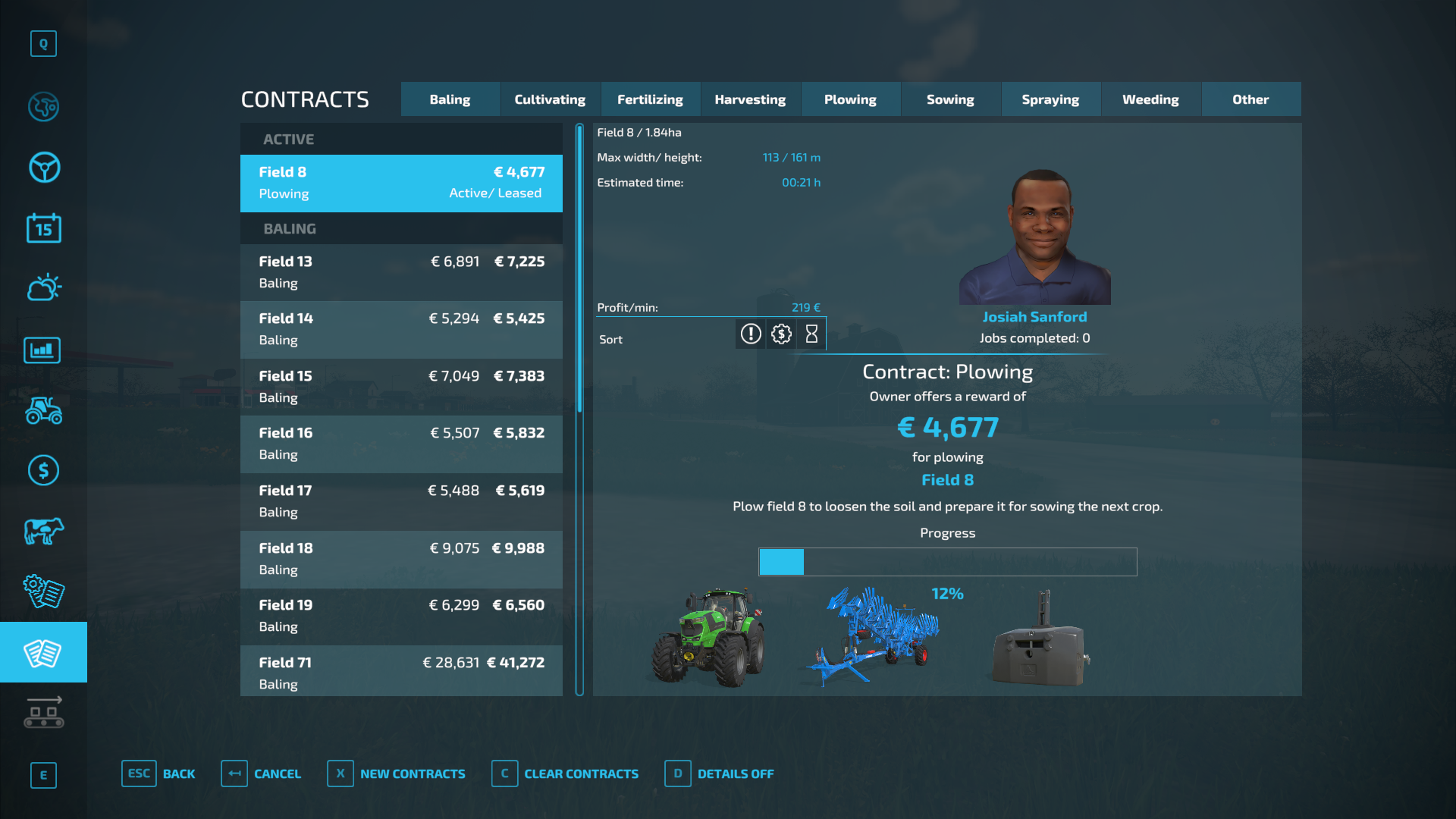
Task: Generate new contracts with NEW CONTRACTS
Action: [x=413, y=773]
